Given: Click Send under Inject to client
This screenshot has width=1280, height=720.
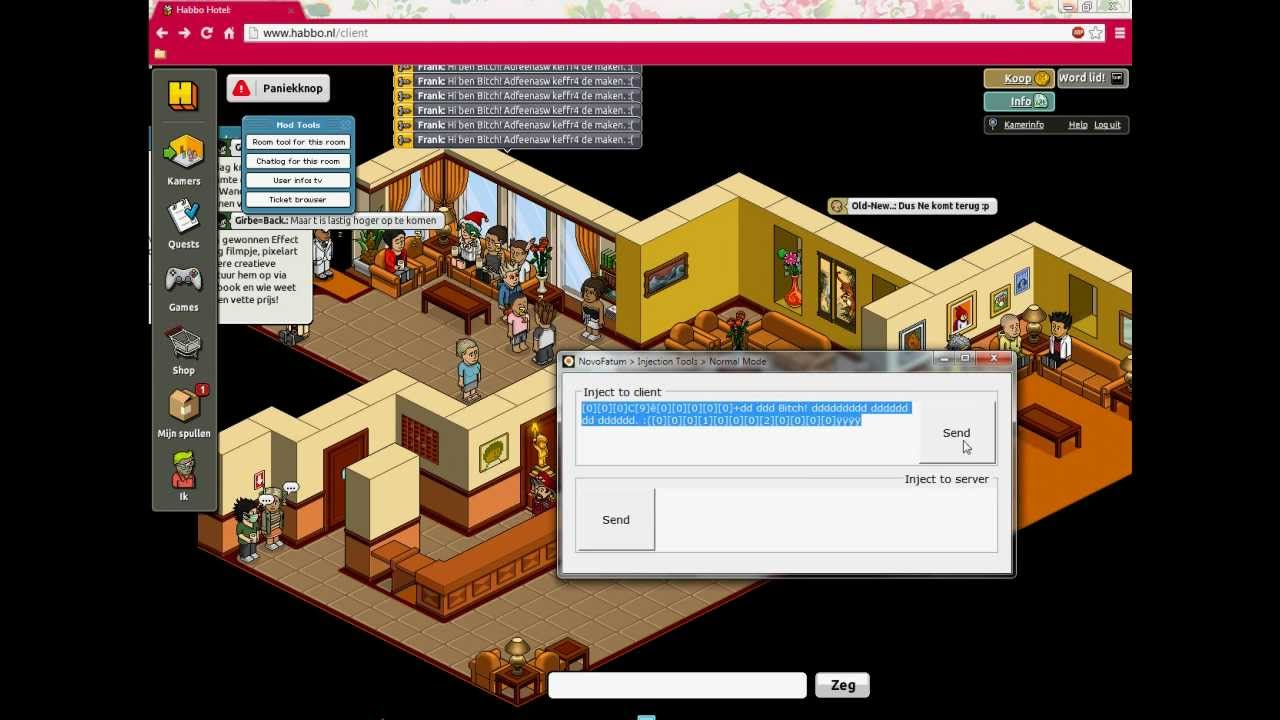Looking at the screenshot, I should tap(955, 432).
